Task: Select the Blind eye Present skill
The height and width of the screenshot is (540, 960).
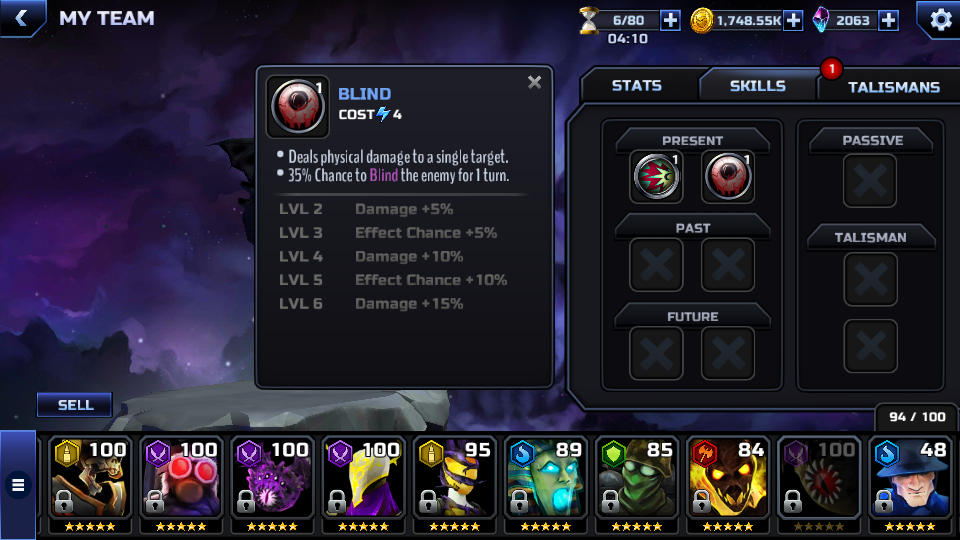Action: [x=728, y=177]
